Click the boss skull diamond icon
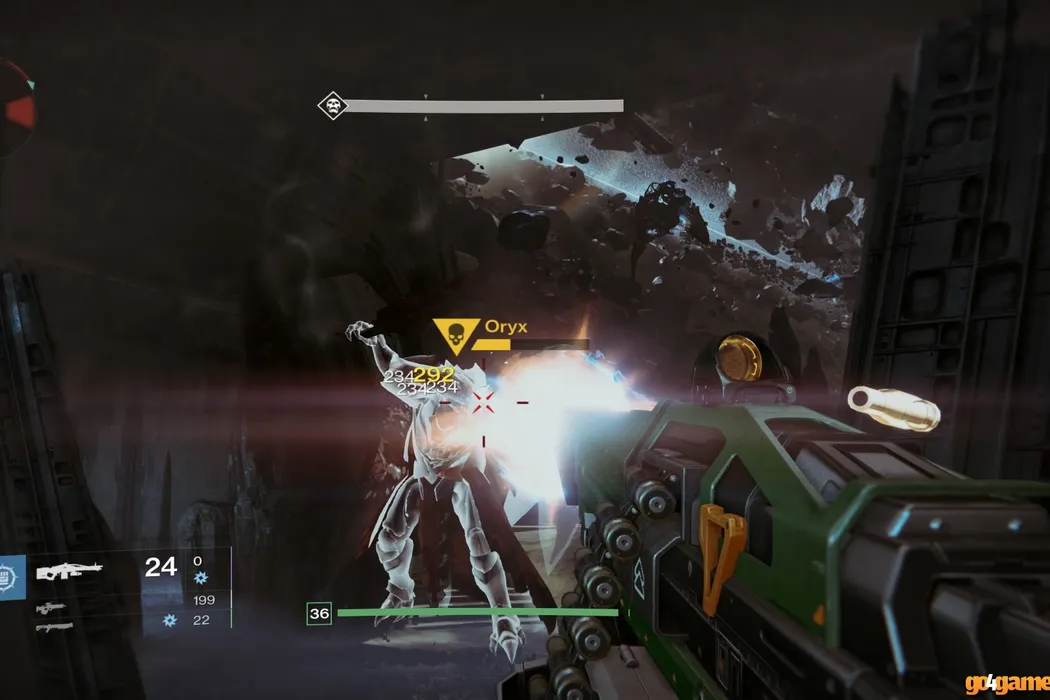This screenshot has height=700, width=1050. tap(332, 105)
